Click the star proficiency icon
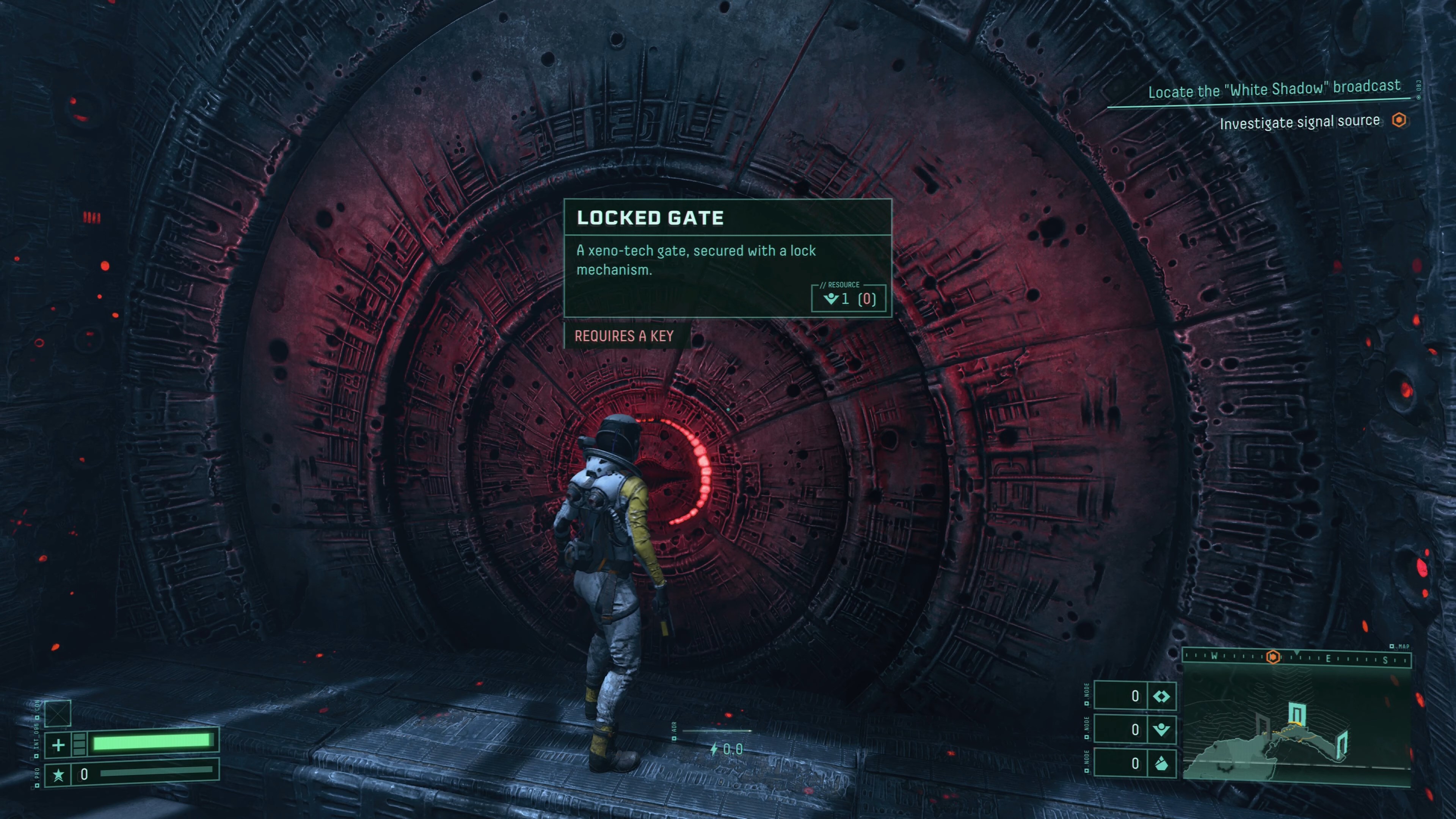1456x819 pixels. tap(58, 774)
